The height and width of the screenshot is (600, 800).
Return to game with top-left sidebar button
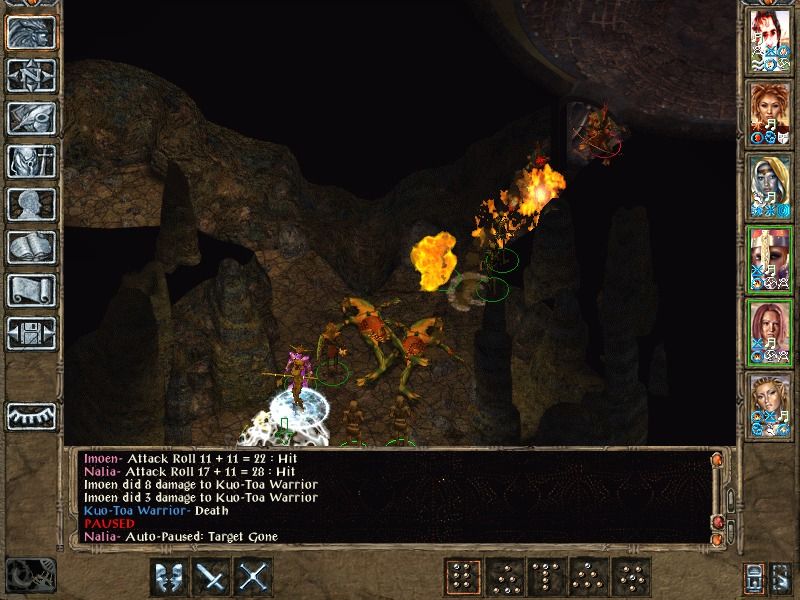pyautogui.click(x=30, y=31)
